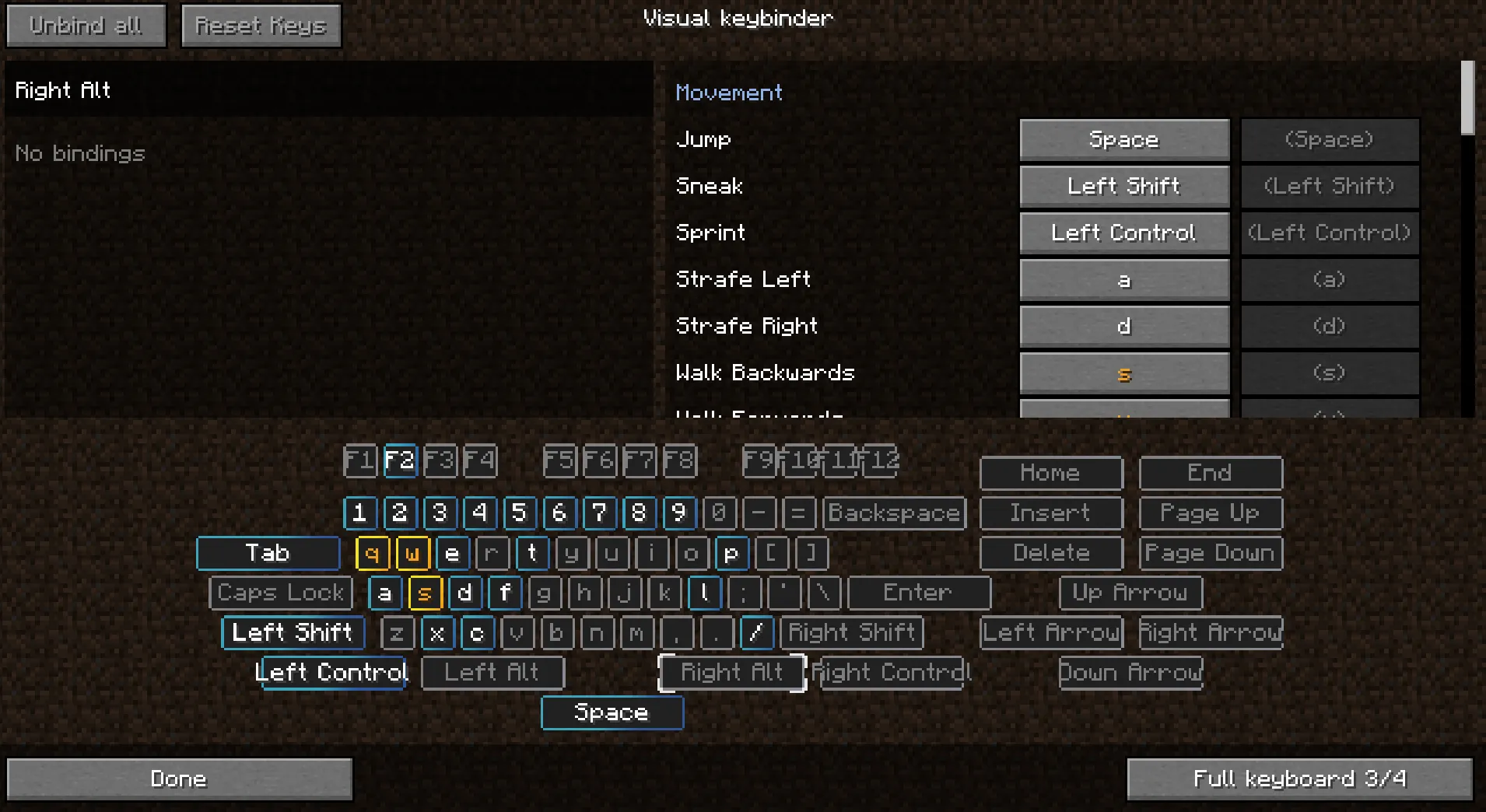Image resolution: width=1486 pixels, height=812 pixels.
Task: Click Reset Keys
Action: 261,25
